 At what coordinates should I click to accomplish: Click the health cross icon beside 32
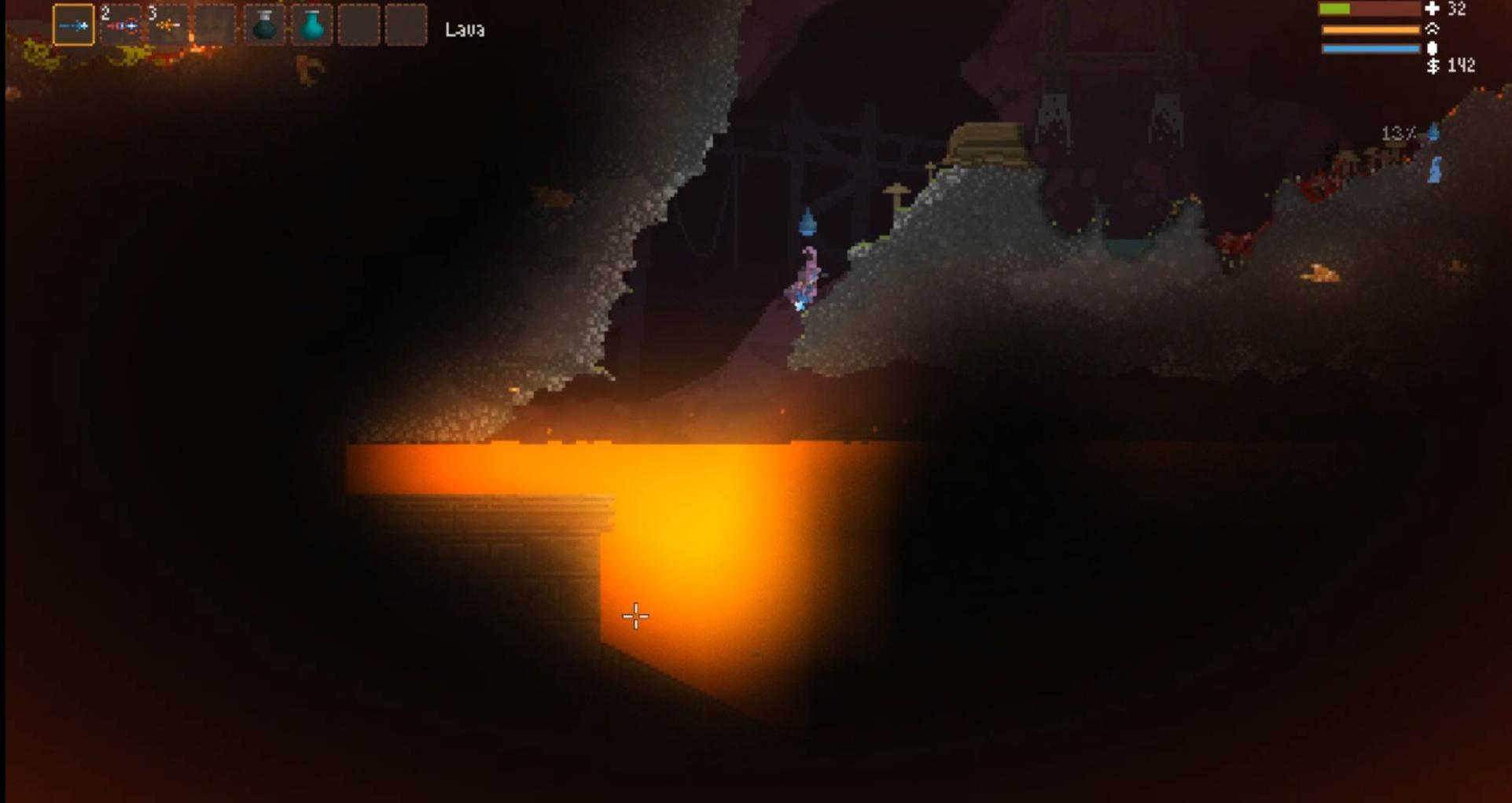tap(1432, 9)
